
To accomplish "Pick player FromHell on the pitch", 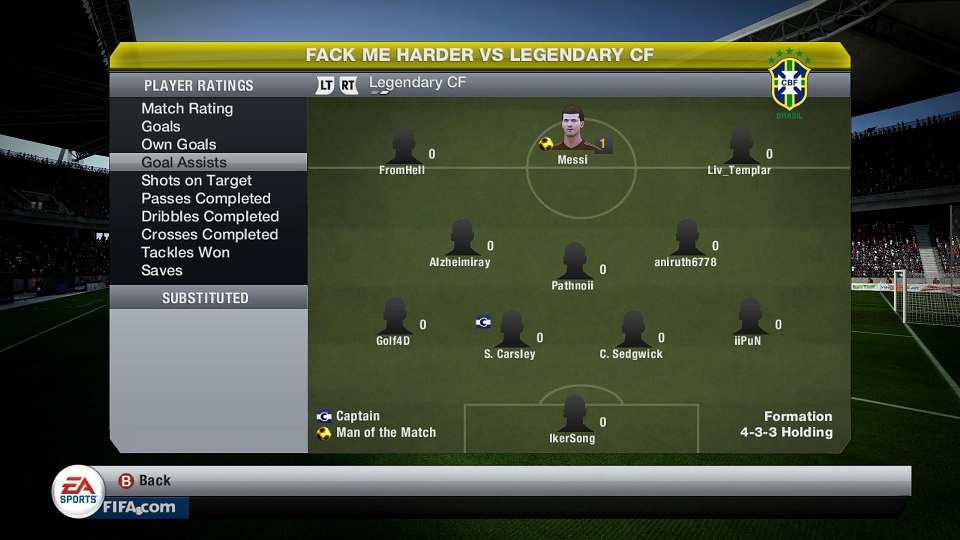I will tap(403, 148).
